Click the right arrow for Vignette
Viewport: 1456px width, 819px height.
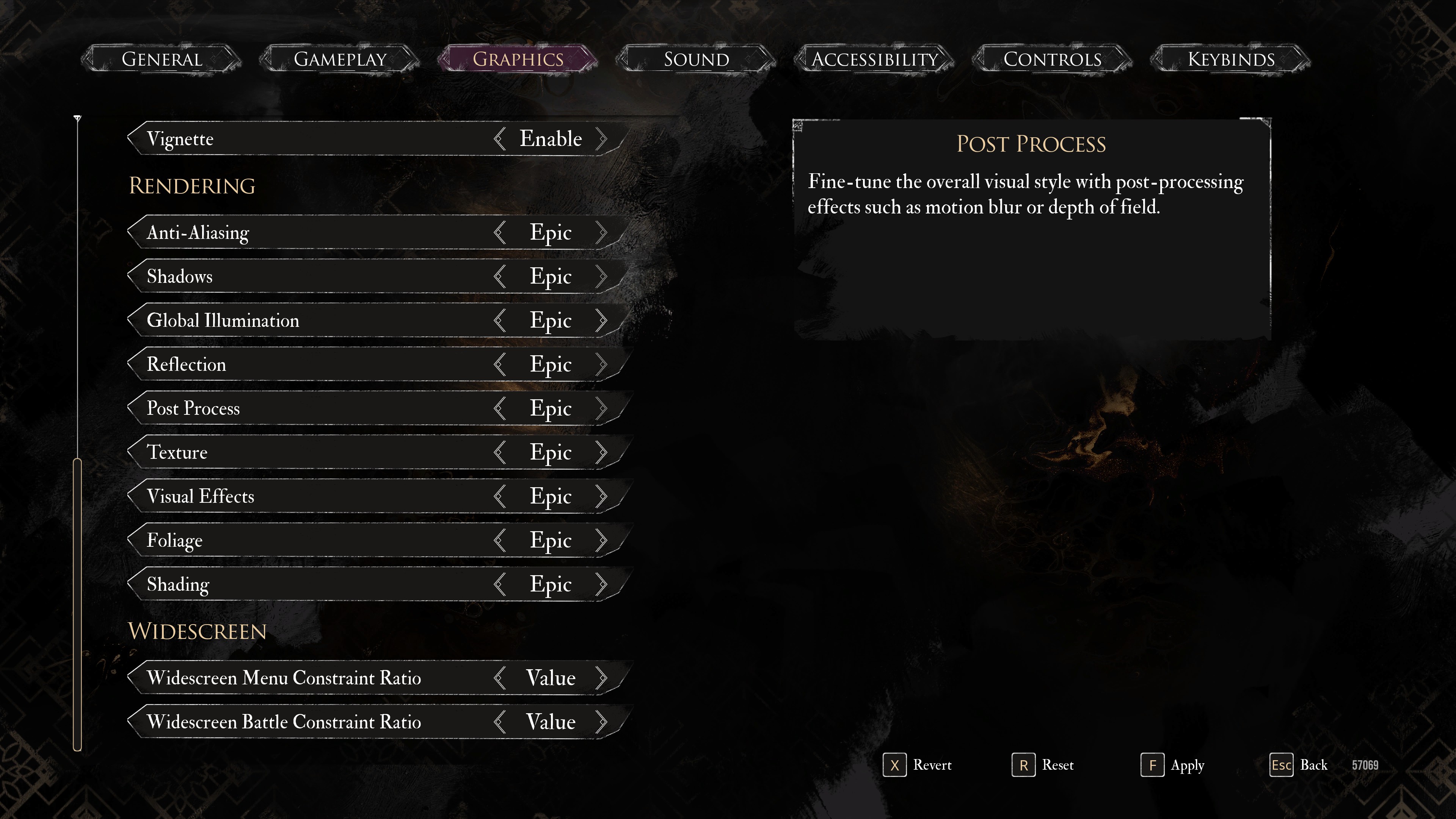click(601, 139)
